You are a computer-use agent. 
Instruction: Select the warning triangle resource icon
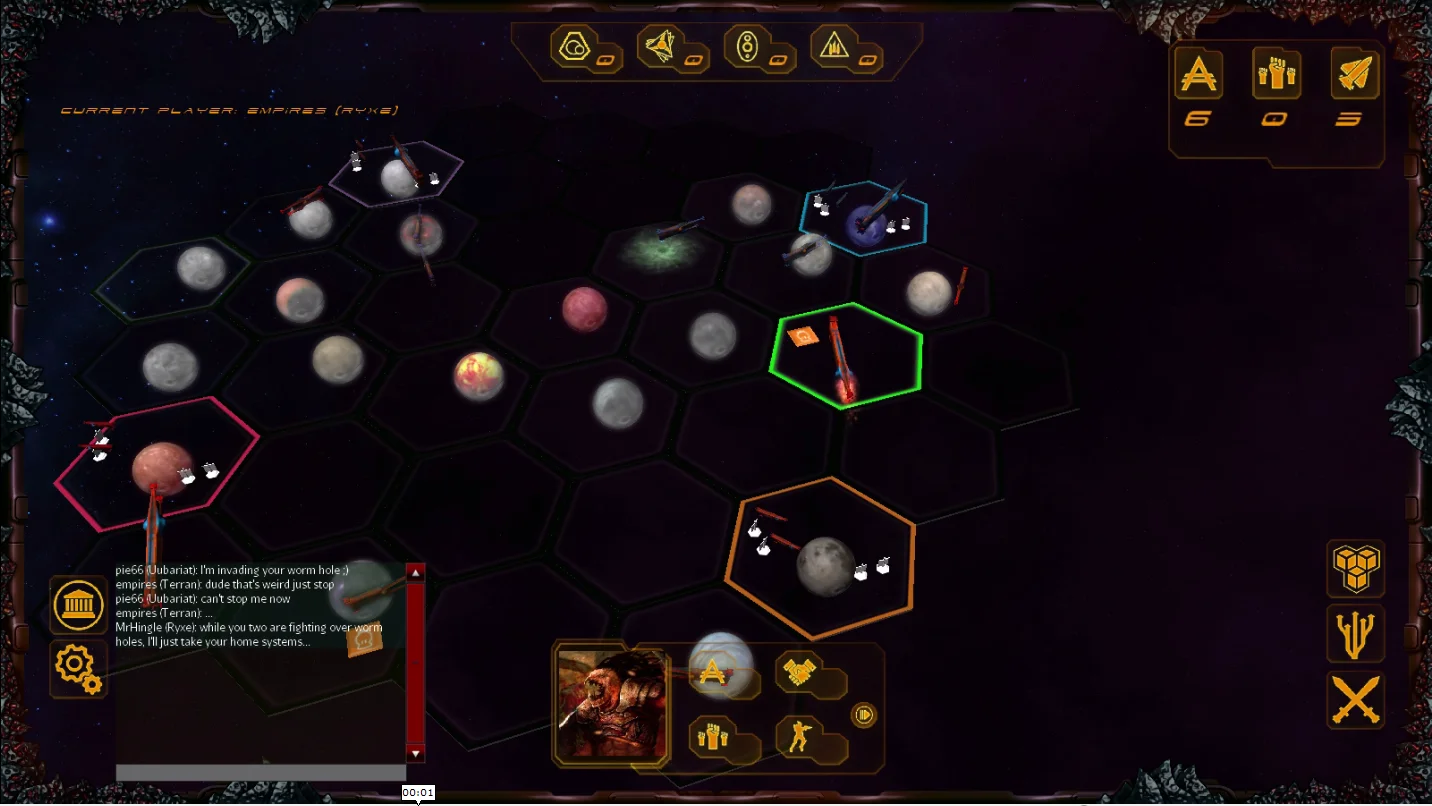(838, 45)
